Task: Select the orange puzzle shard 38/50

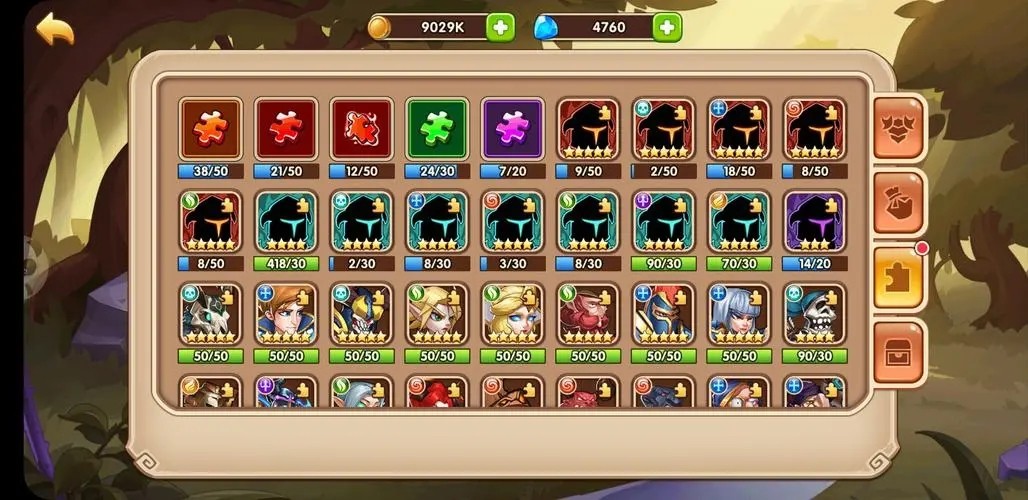Action: [x=211, y=129]
